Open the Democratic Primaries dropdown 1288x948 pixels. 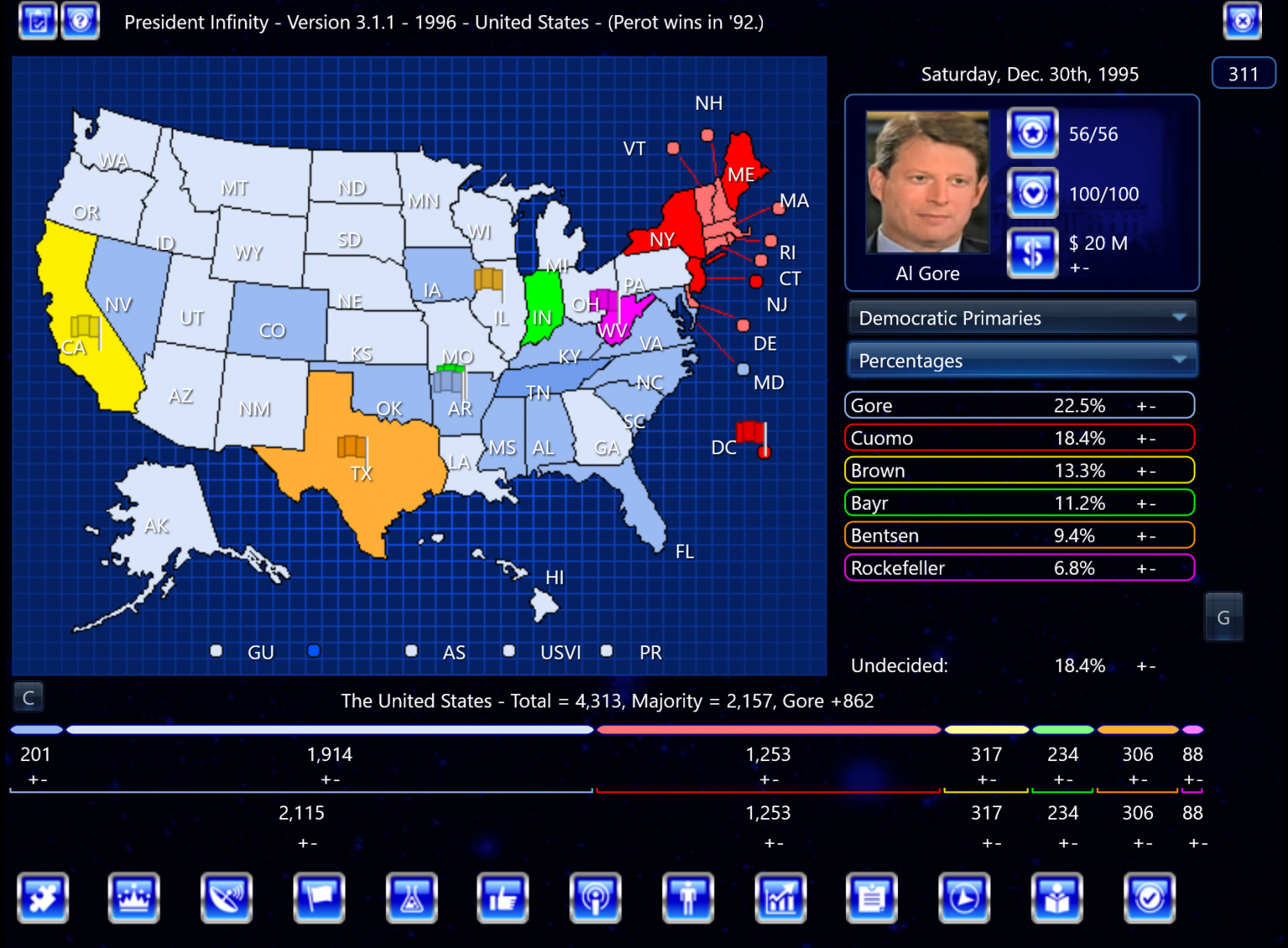(x=1021, y=318)
